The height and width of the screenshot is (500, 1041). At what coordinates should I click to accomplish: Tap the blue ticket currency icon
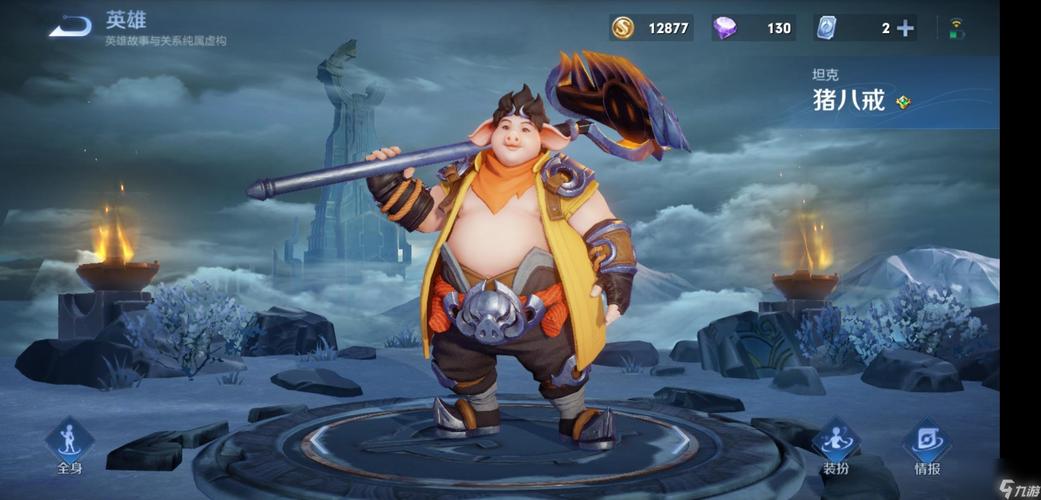pyautogui.click(x=826, y=28)
